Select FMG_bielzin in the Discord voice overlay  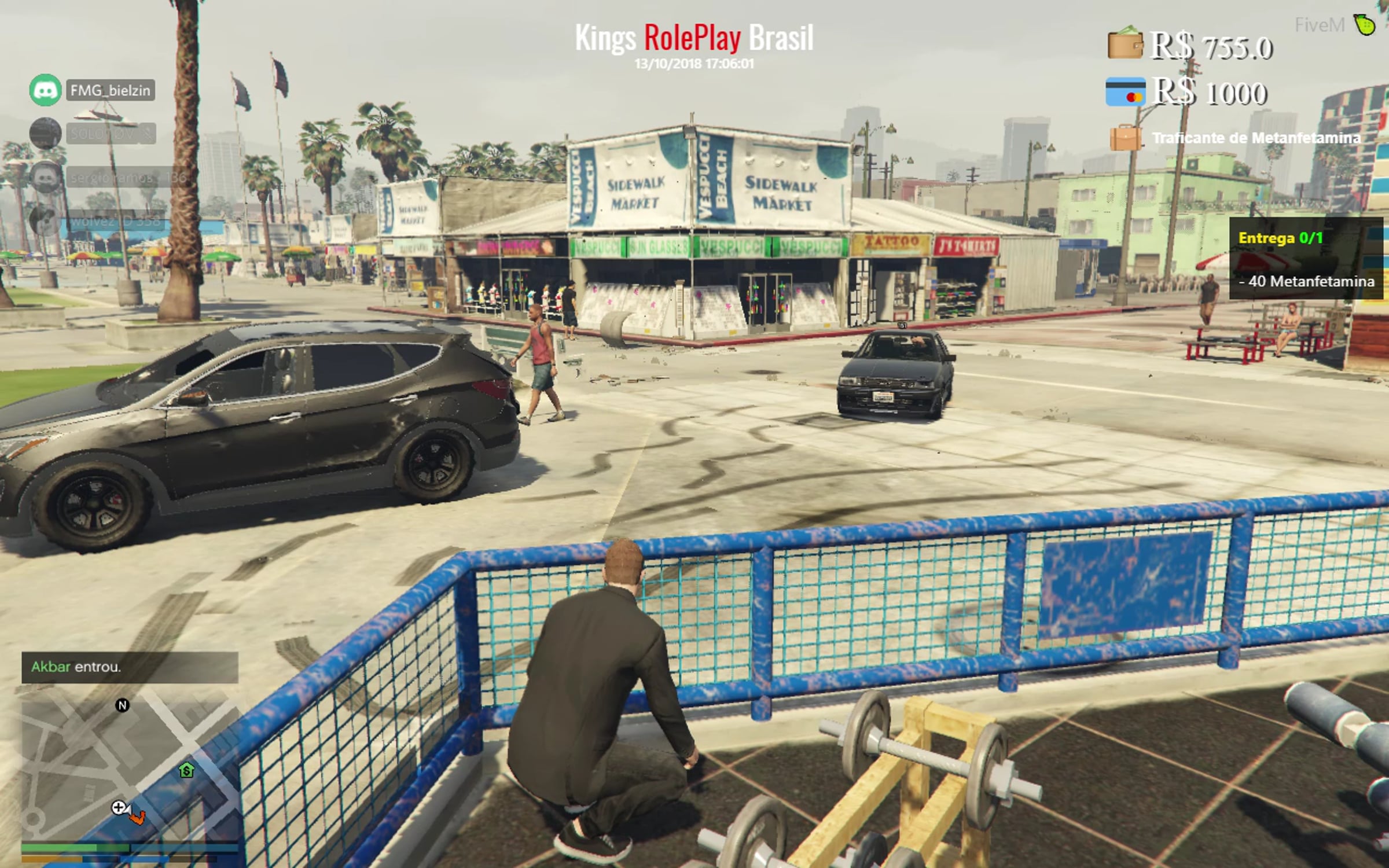point(110,90)
